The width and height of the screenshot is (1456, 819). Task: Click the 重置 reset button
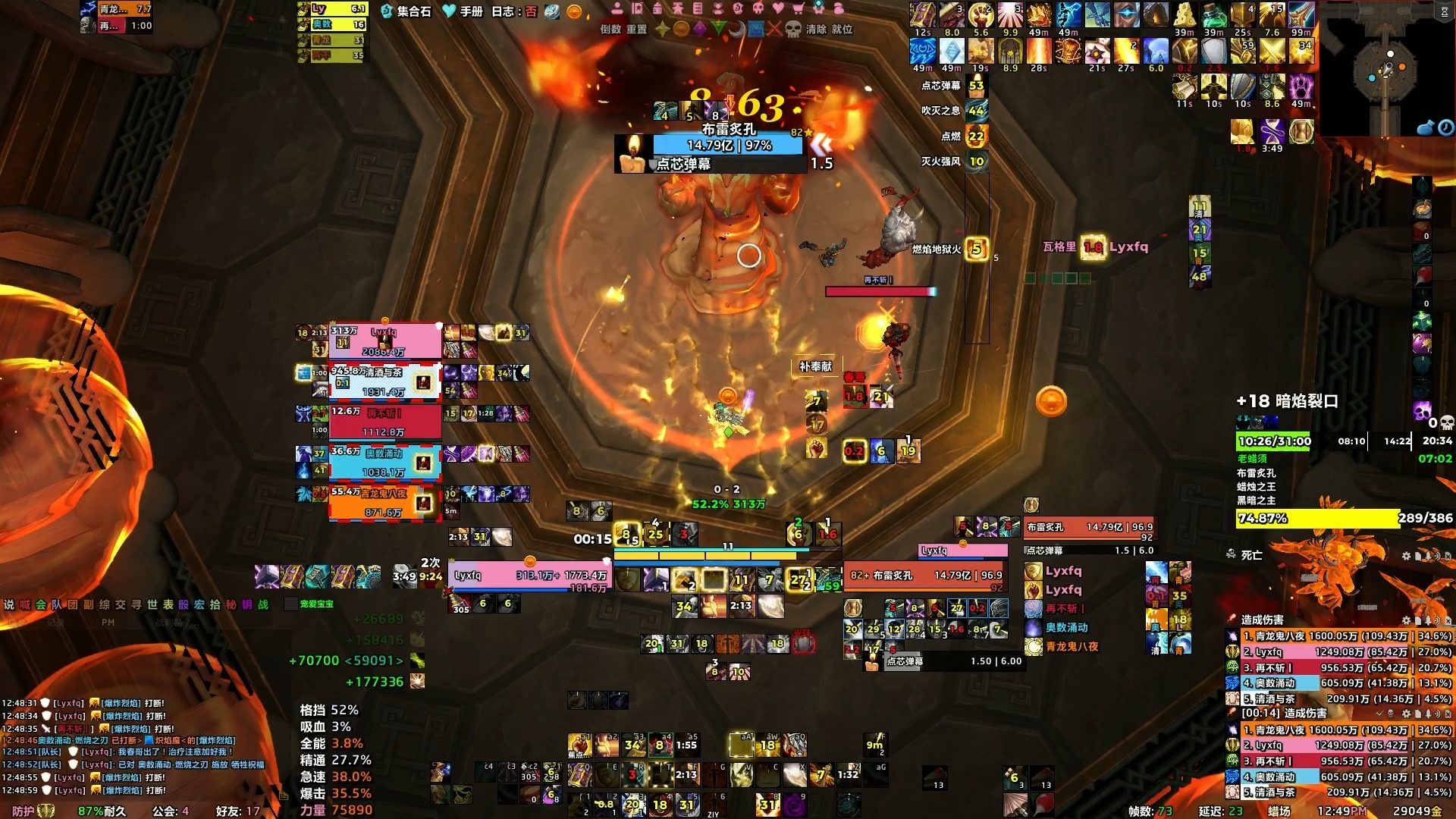pyautogui.click(x=636, y=30)
